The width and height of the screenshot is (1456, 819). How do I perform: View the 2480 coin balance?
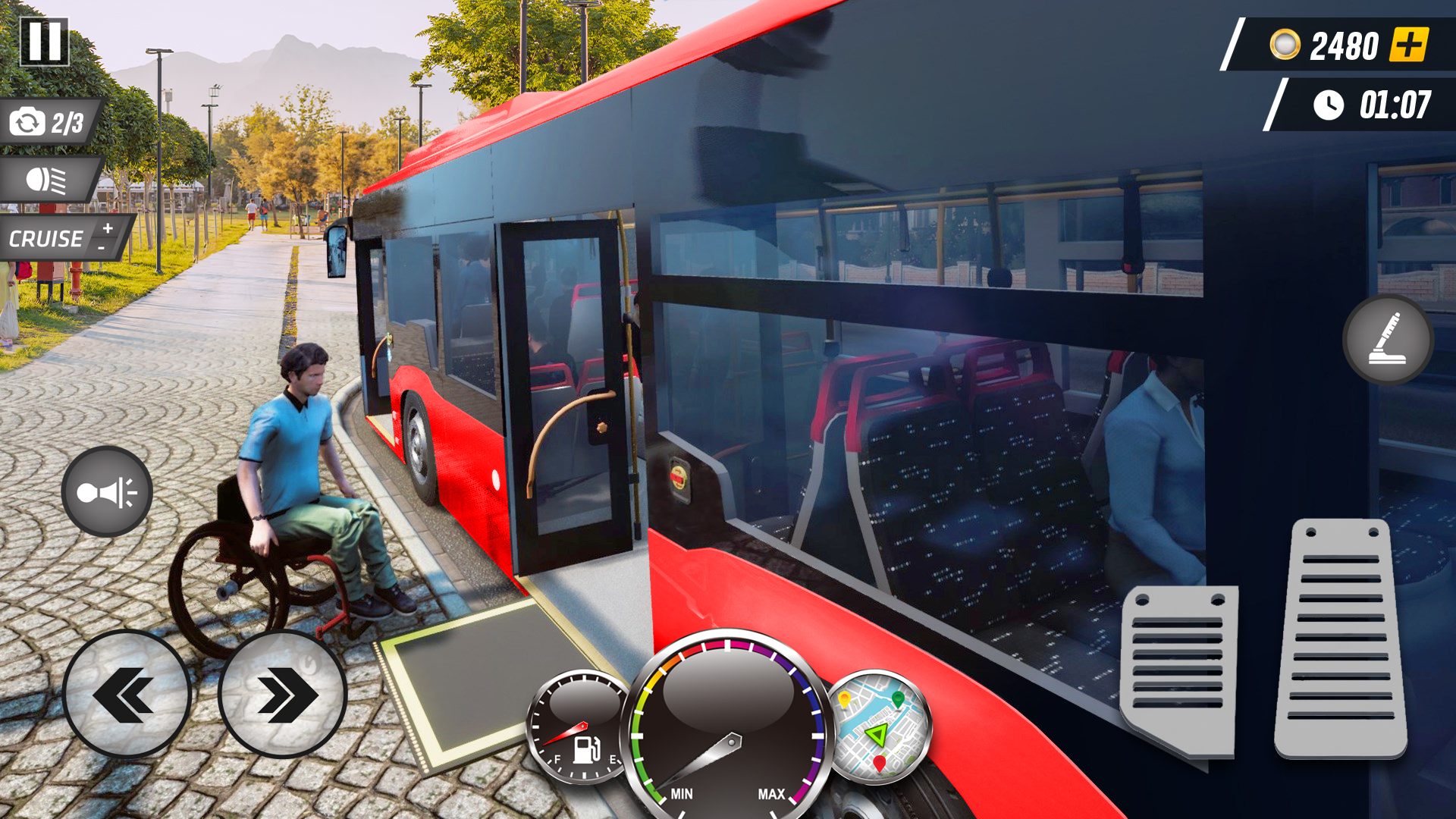pyautogui.click(x=1346, y=45)
